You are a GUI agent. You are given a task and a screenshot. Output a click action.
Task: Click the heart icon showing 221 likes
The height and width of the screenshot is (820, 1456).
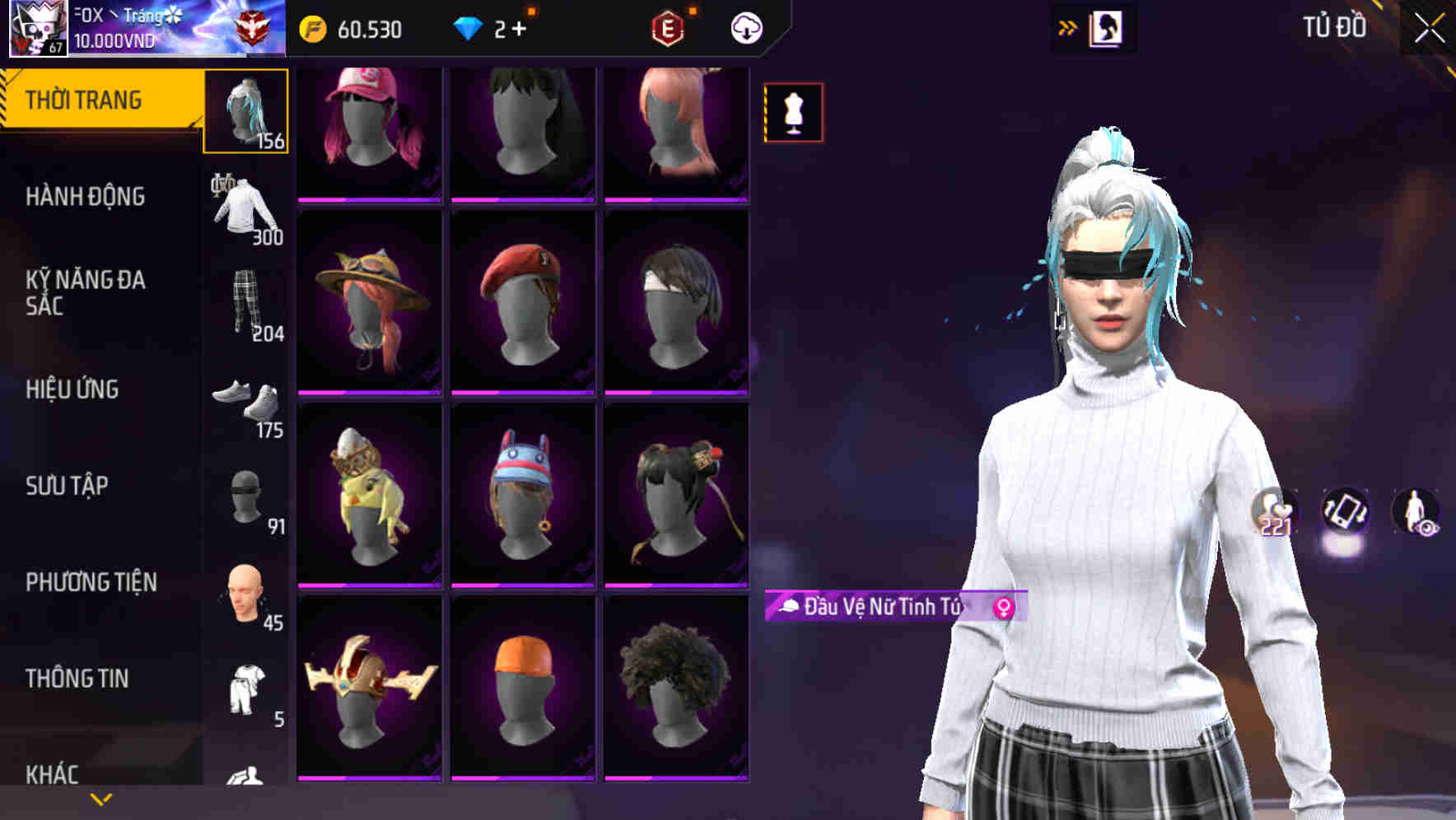[x=1272, y=510]
